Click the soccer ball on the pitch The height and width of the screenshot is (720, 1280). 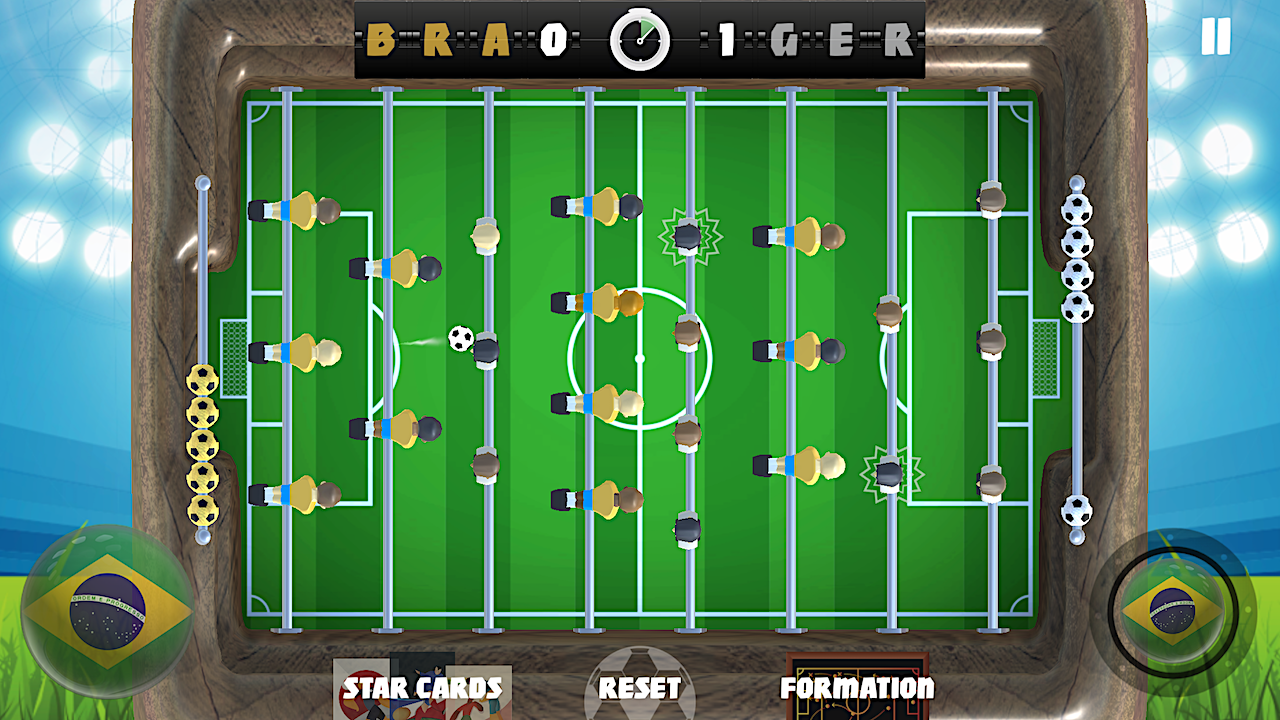click(463, 340)
